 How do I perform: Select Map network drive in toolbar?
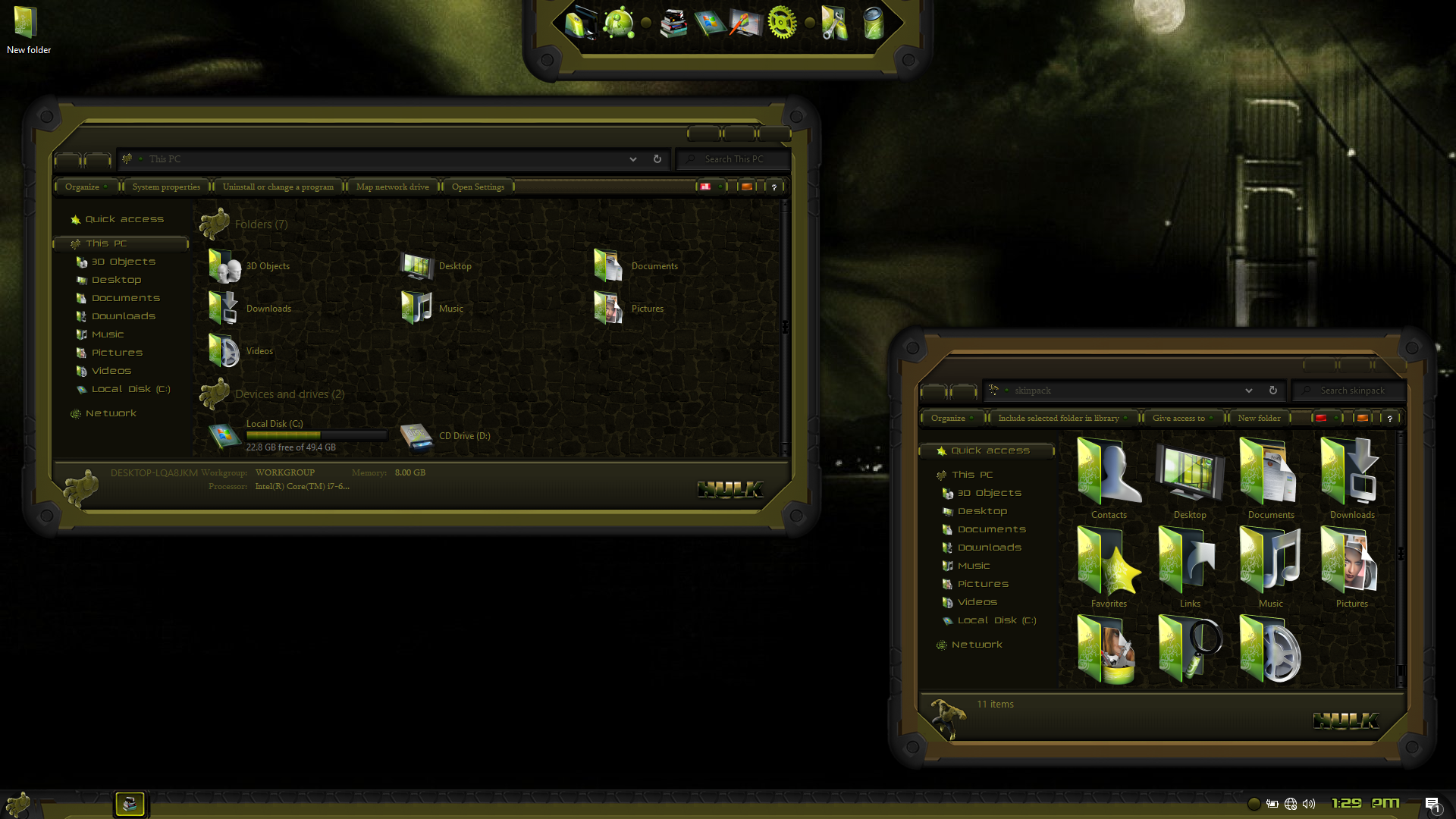coord(392,187)
